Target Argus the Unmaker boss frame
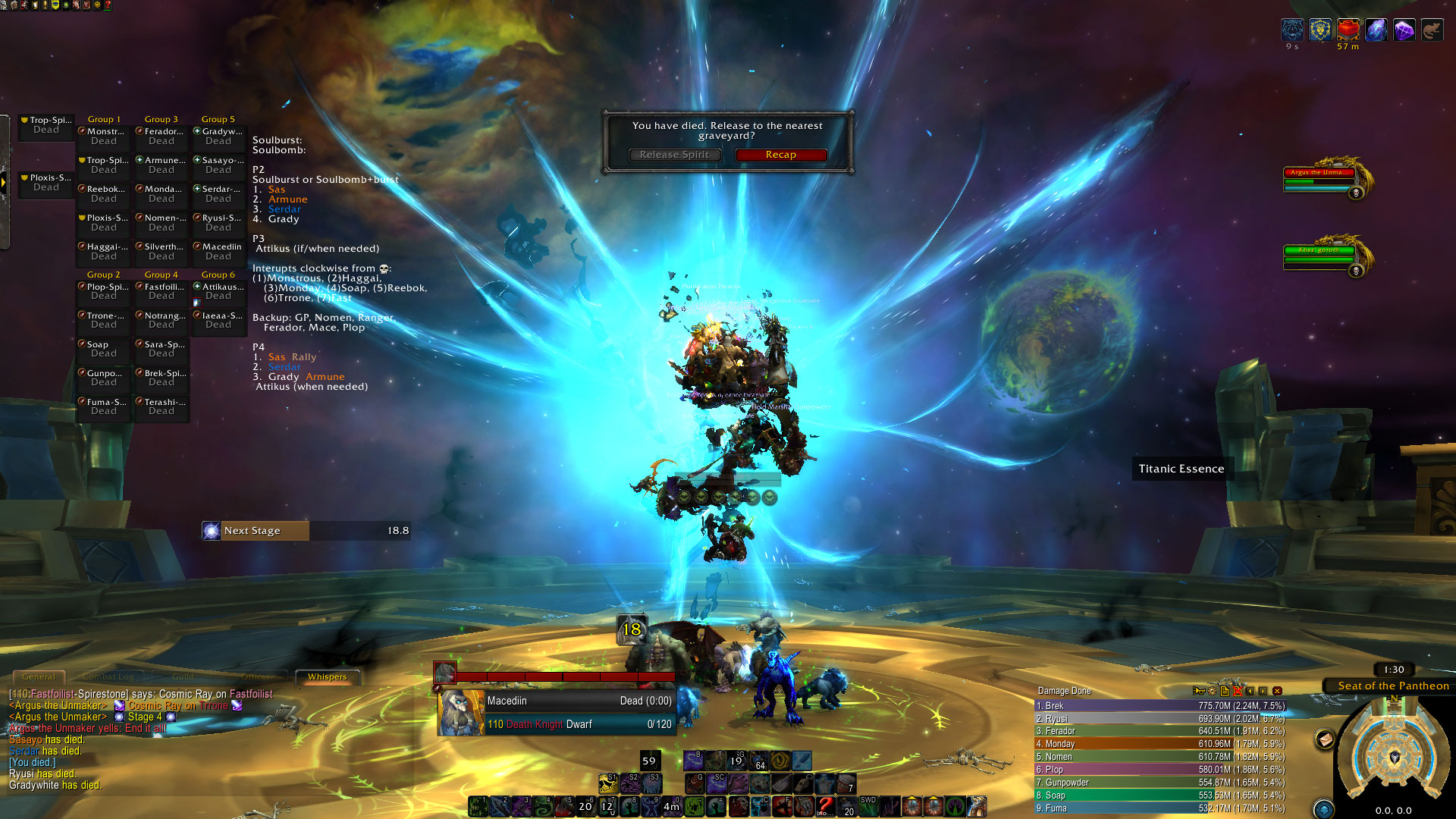The image size is (1456, 819). click(x=1319, y=177)
